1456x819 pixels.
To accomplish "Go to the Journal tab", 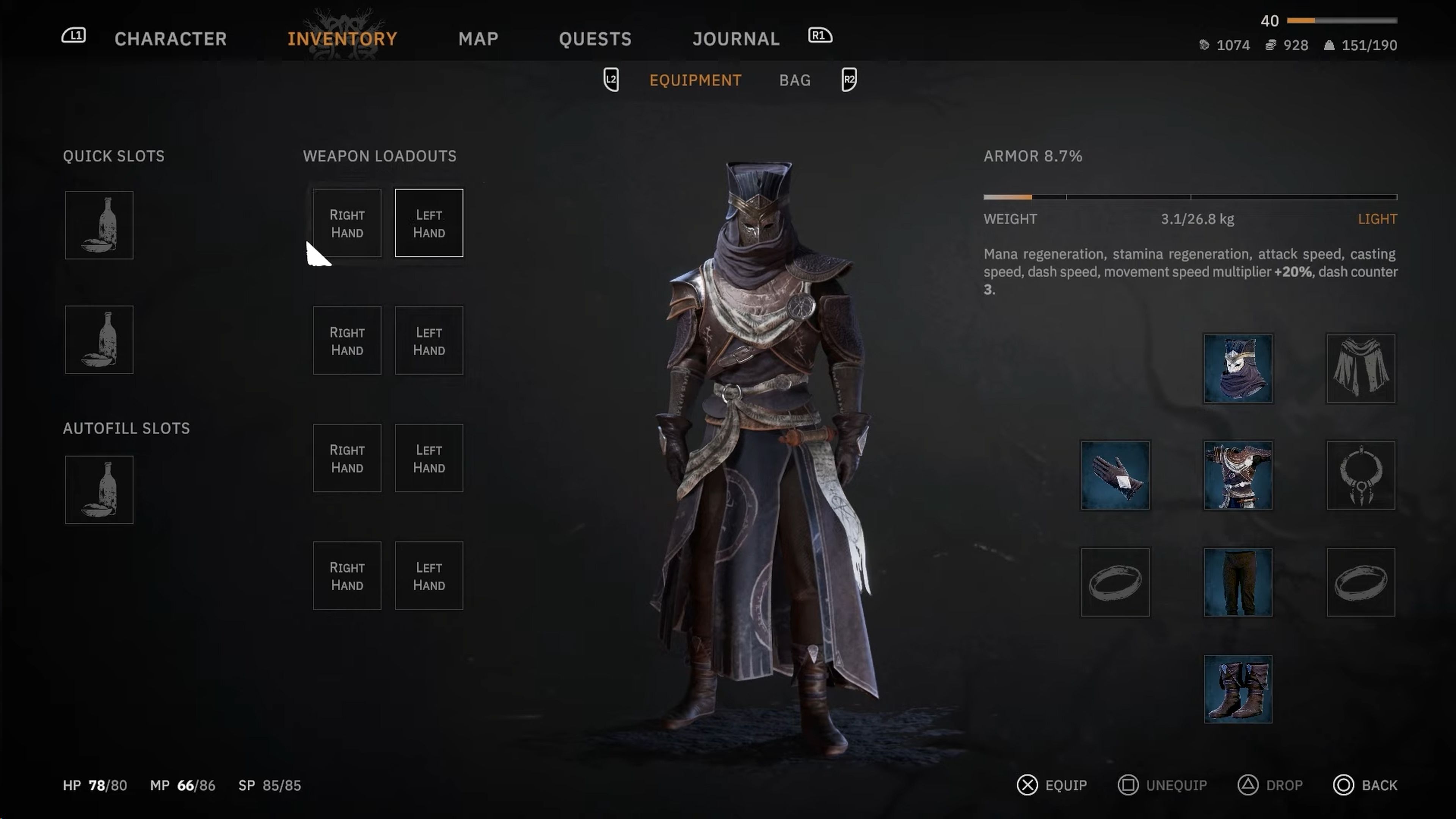I will click(x=736, y=38).
